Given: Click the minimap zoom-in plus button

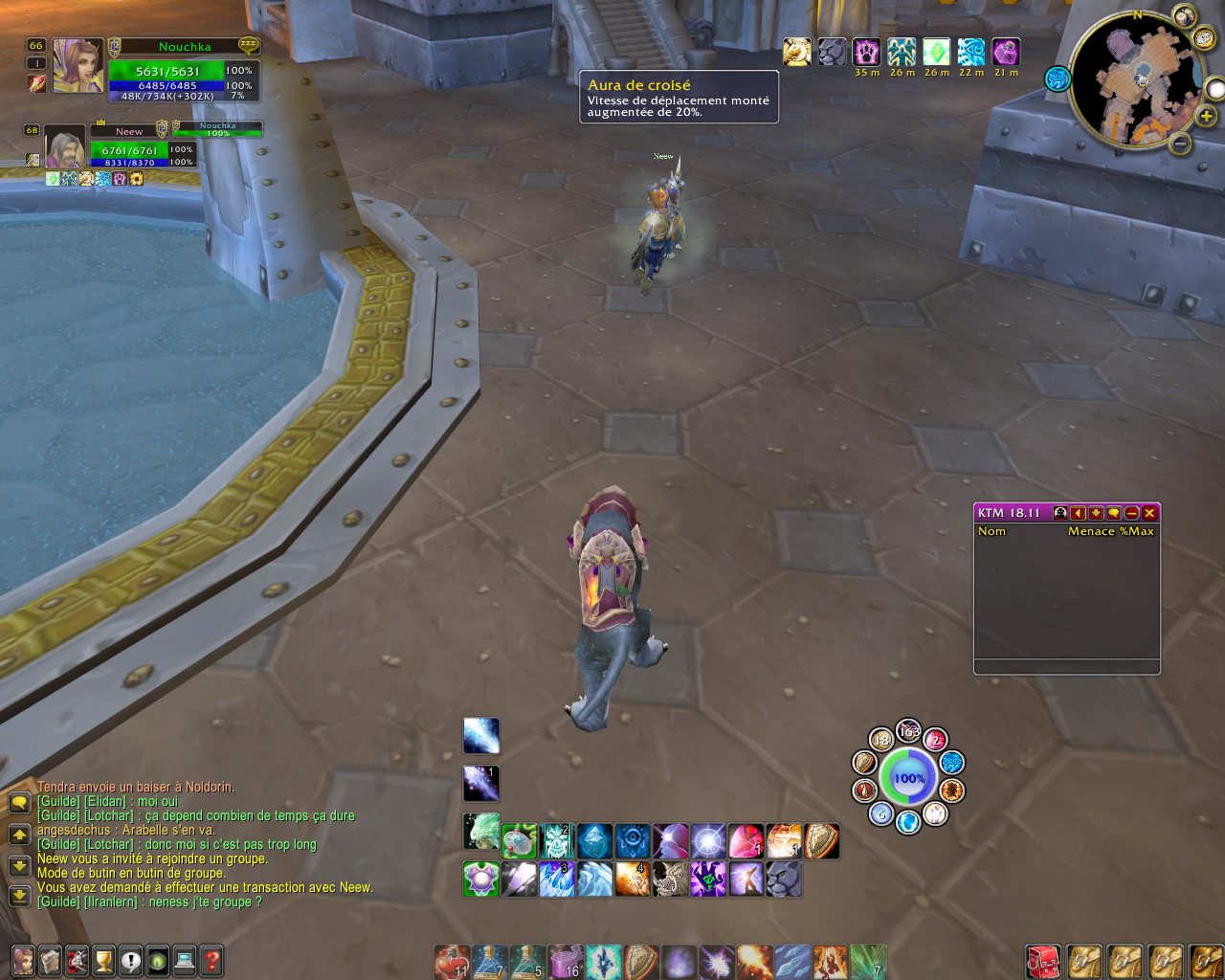Looking at the screenshot, I should coord(1207,116).
